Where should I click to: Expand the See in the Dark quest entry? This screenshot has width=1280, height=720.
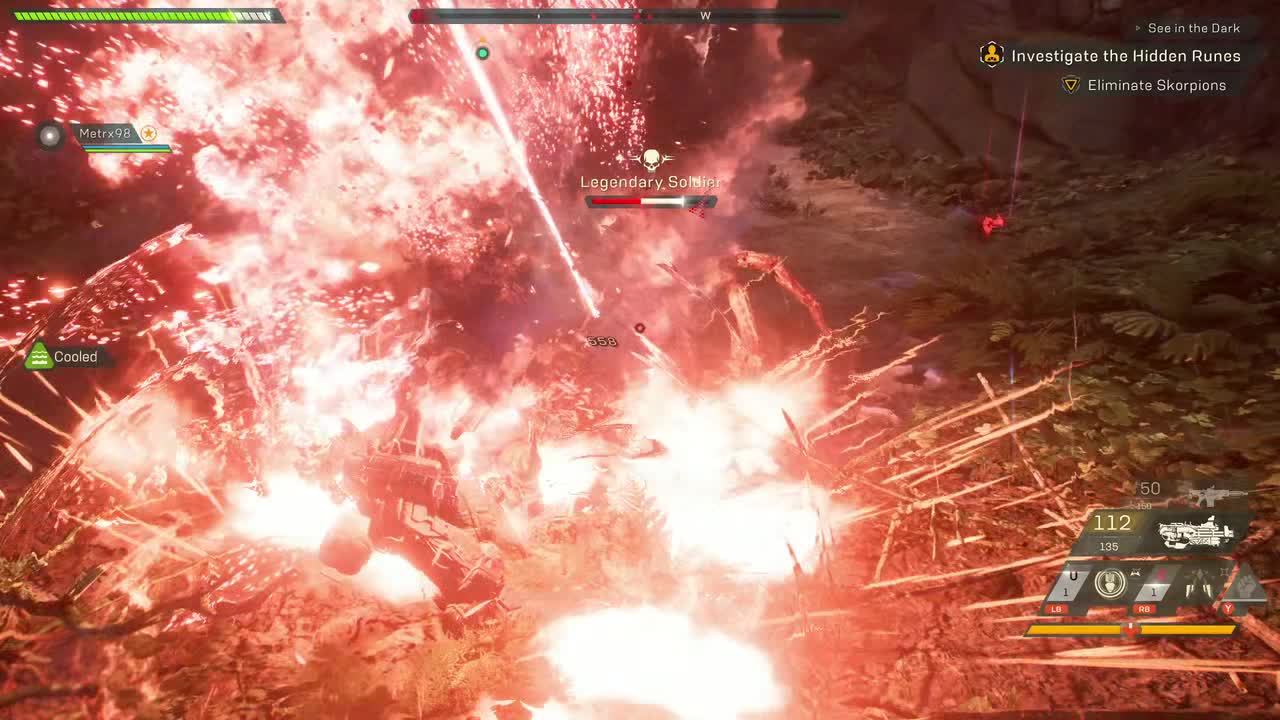1193,27
